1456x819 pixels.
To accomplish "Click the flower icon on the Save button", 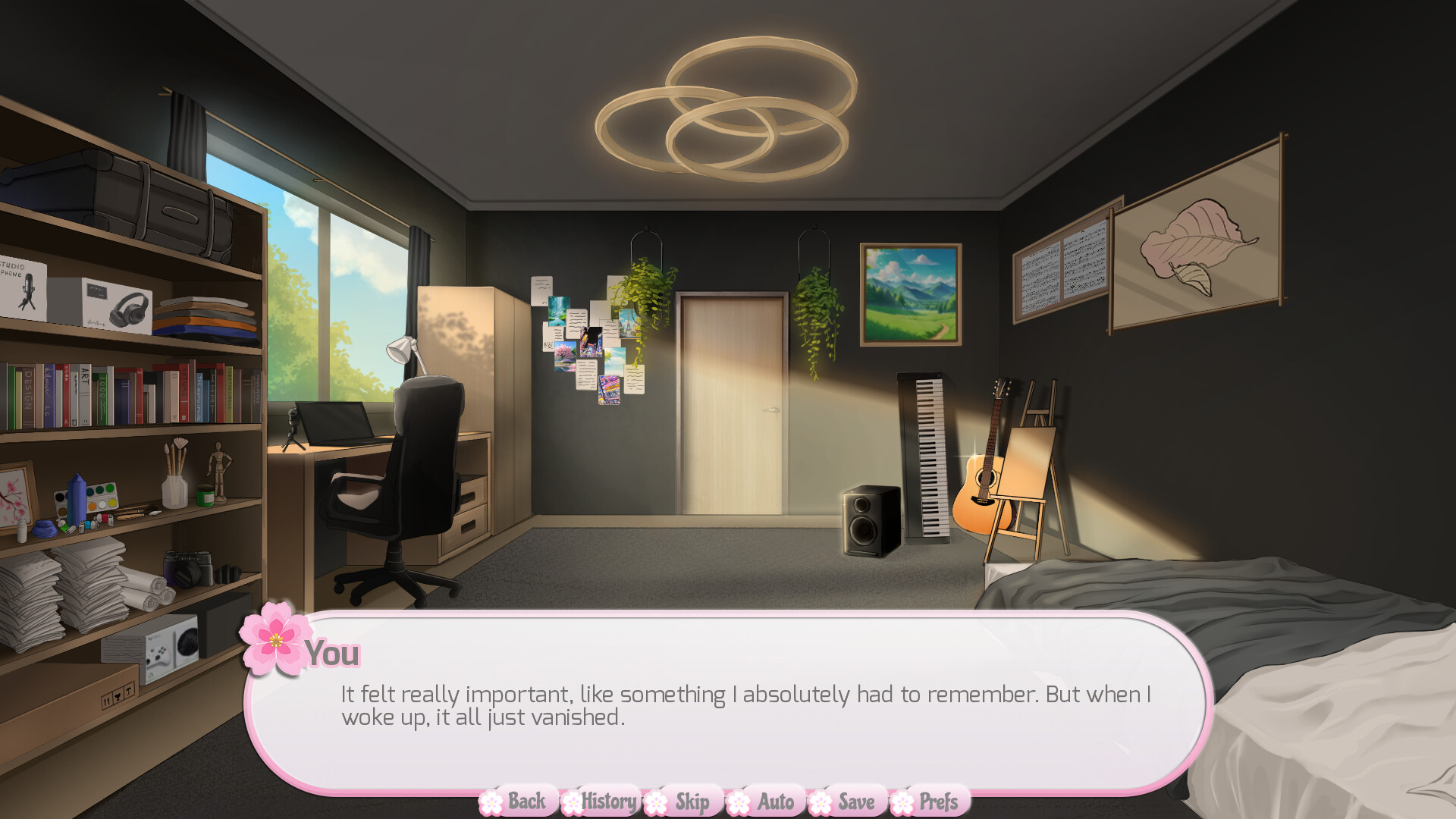I will (x=821, y=801).
